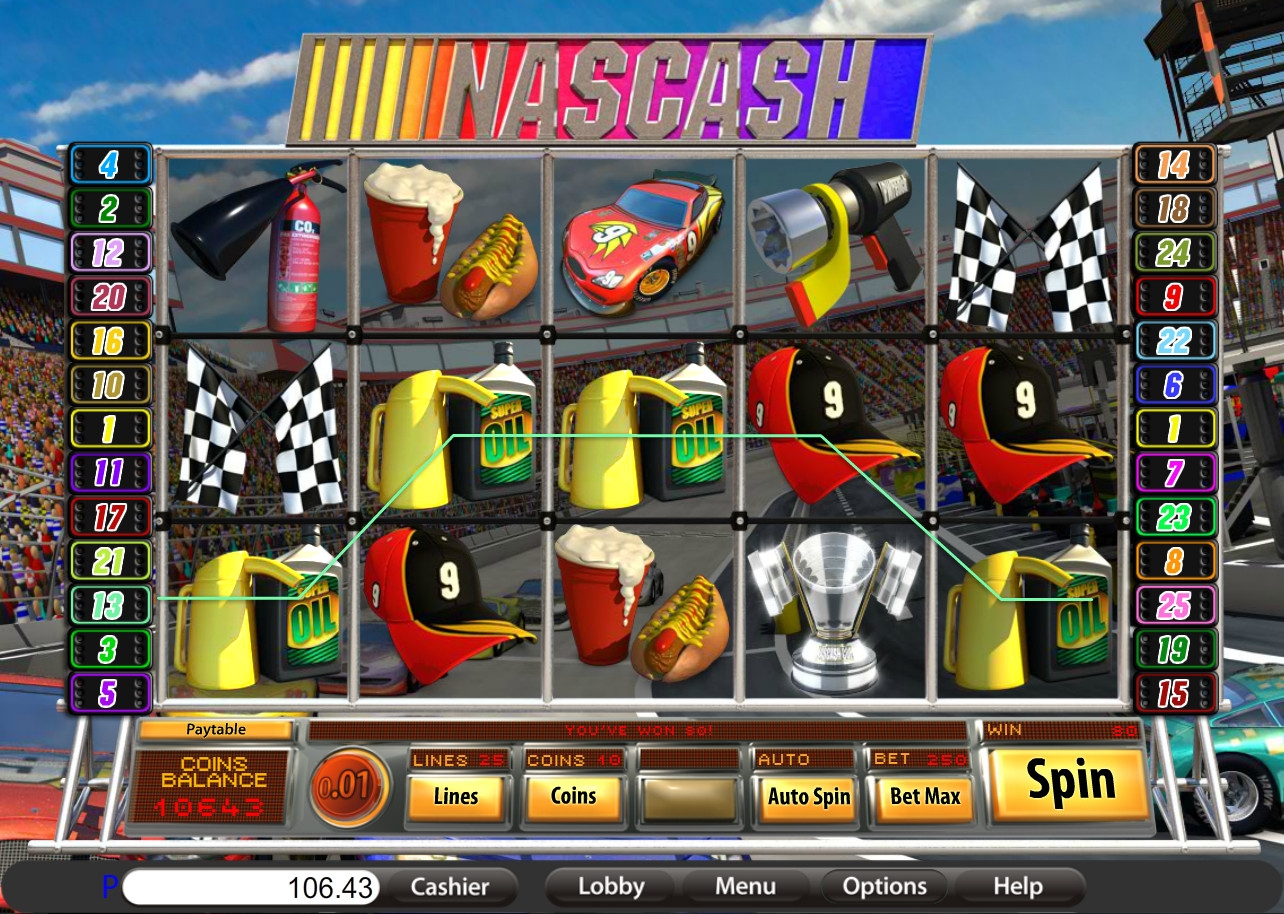Return to the Lobby
Image resolution: width=1284 pixels, height=914 pixels.
point(611,886)
